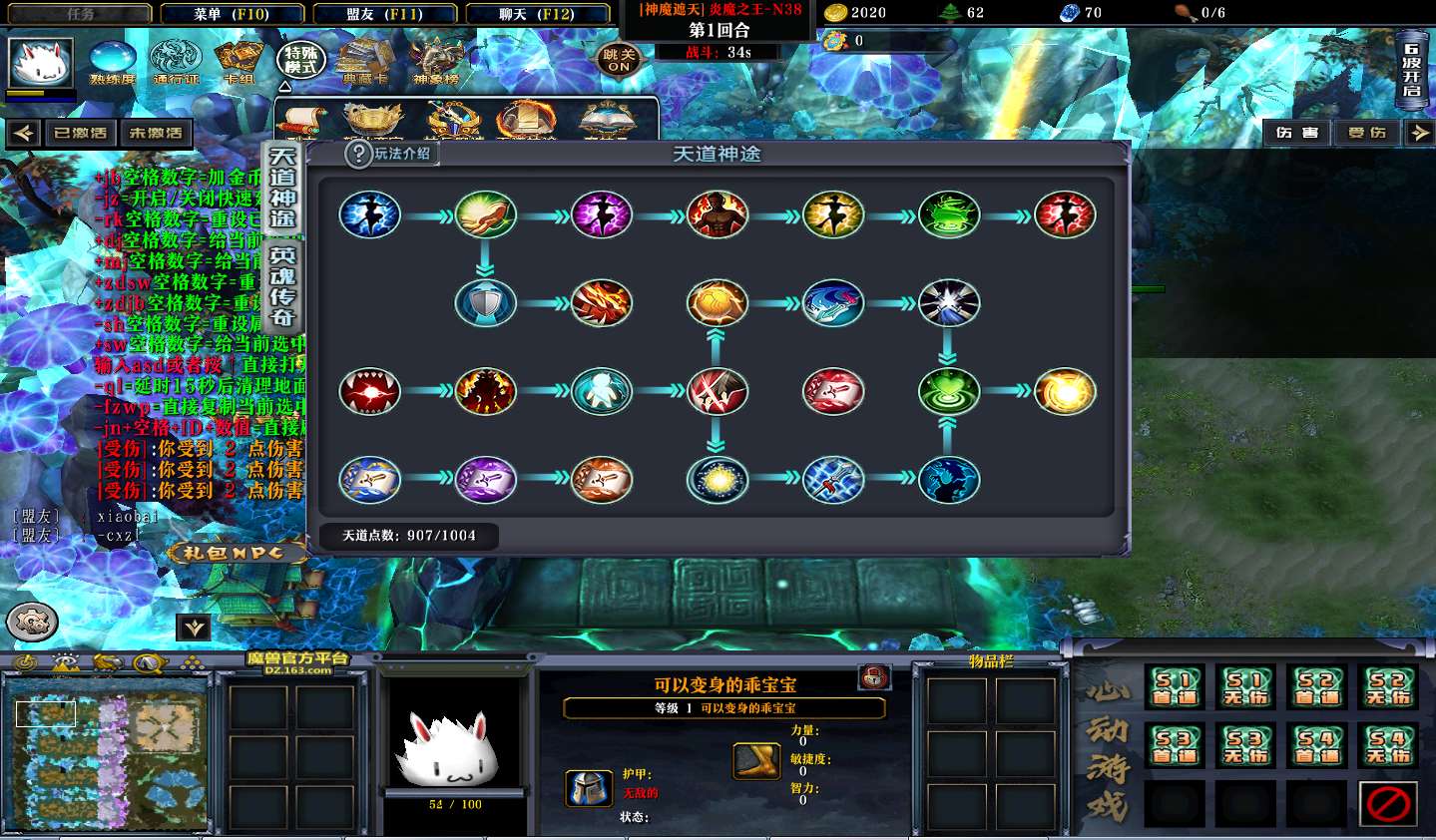The image size is (1436, 840).
Task: Show the 伤害 damage stats
Action: [1296, 133]
